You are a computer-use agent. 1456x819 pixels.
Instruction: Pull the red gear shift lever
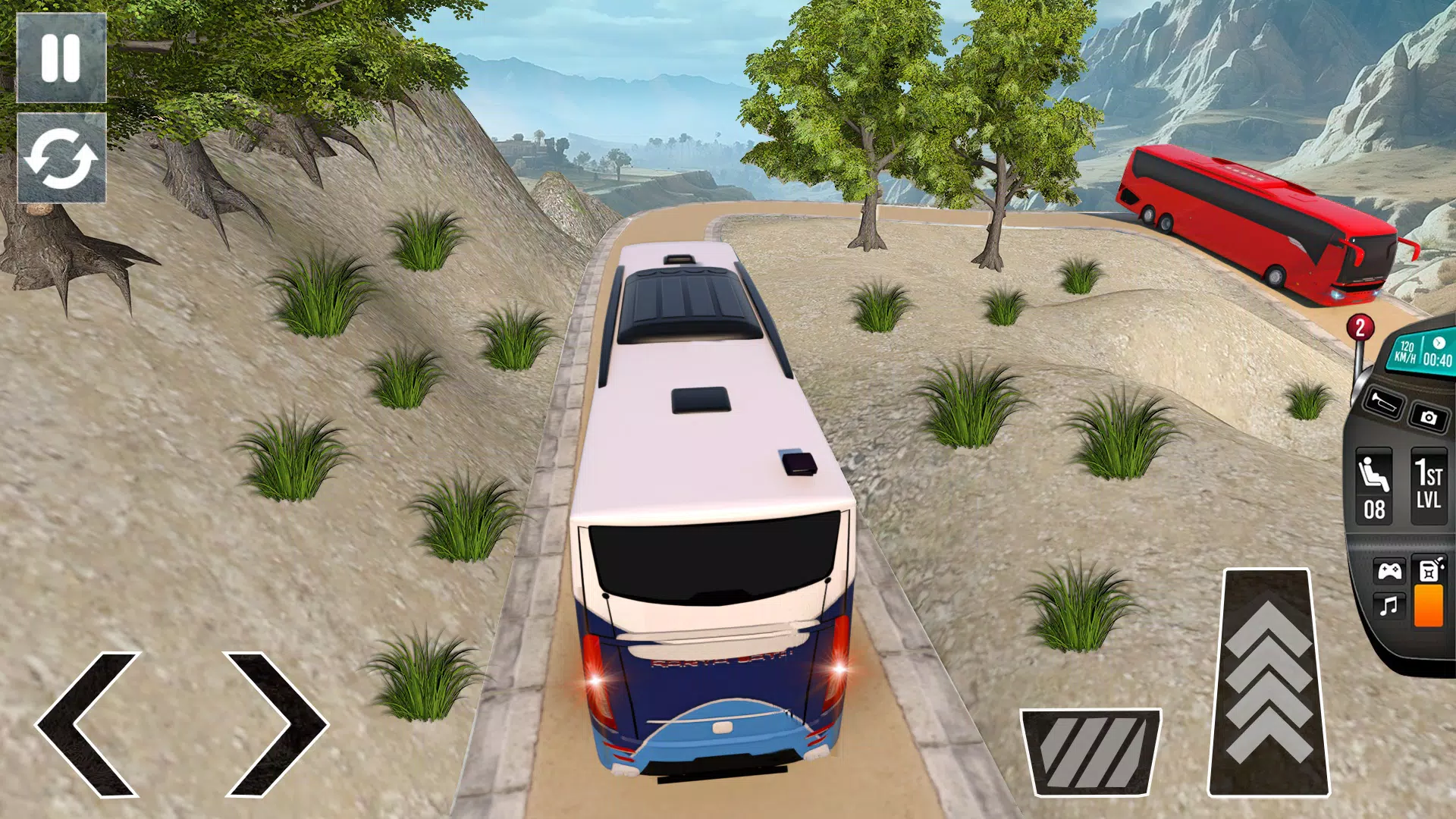tap(1358, 341)
